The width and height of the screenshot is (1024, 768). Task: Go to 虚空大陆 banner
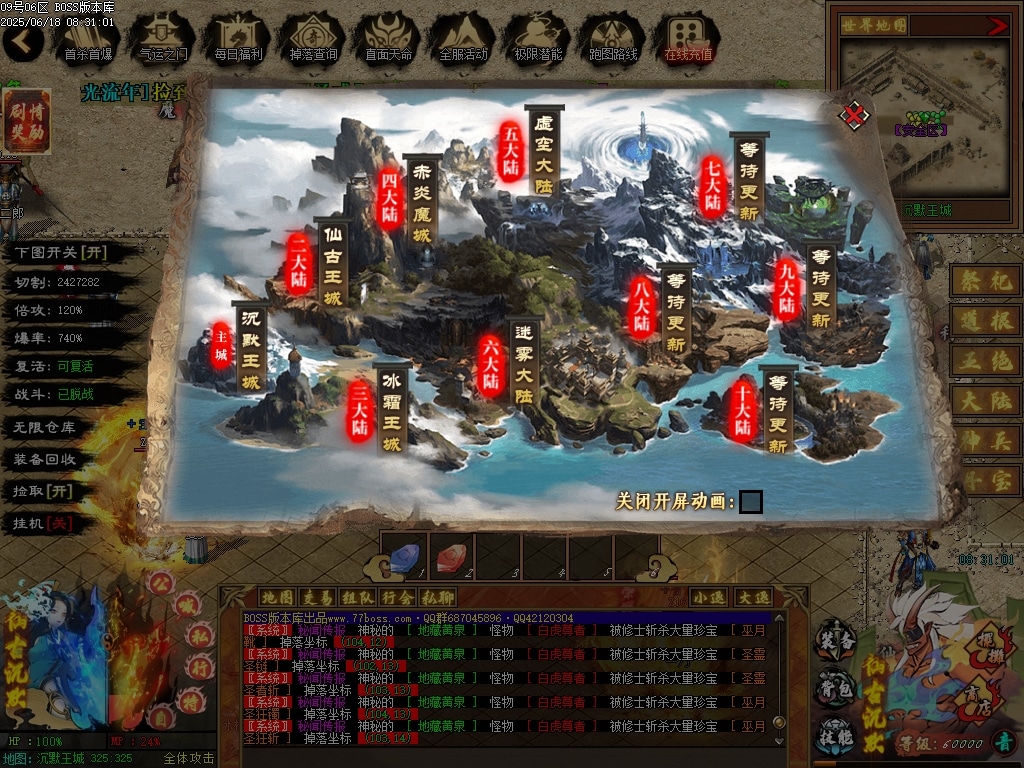544,153
